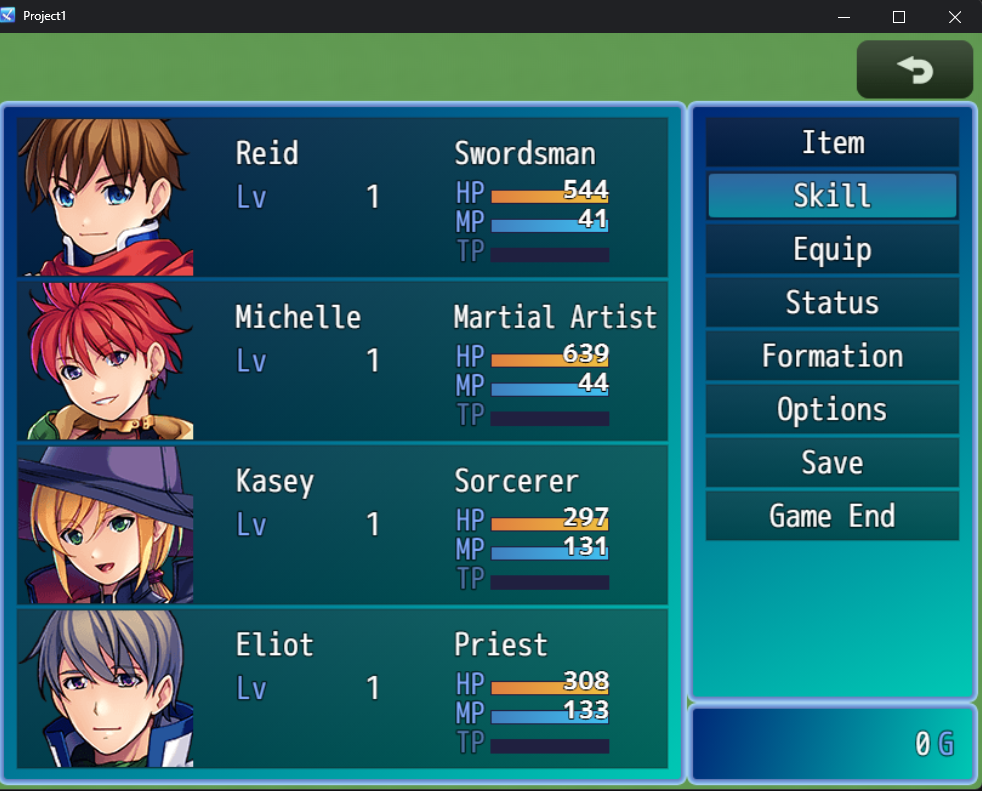Select Eliot the Priest
The height and width of the screenshot is (791, 982).
click(342, 688)
